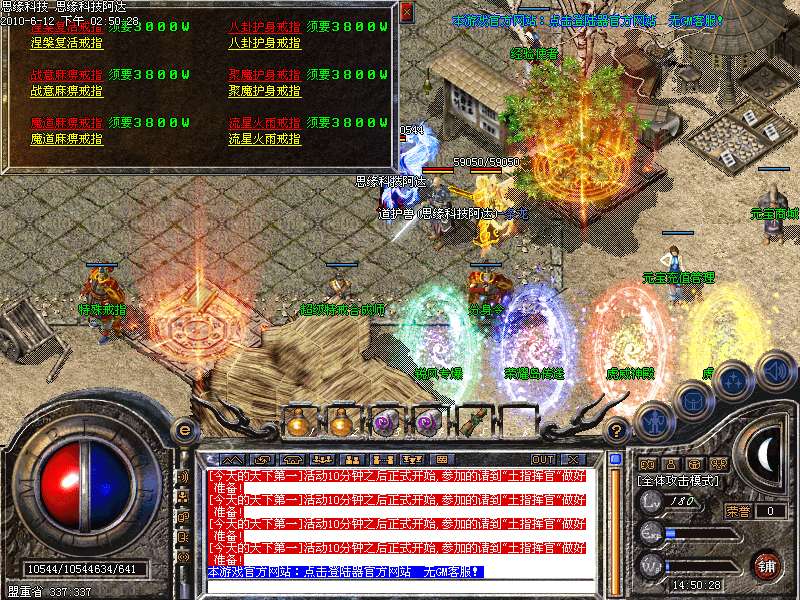800x600 pixels.
Task: Click the round 'e' button left of the hotbar
Action: click(183, 430)
